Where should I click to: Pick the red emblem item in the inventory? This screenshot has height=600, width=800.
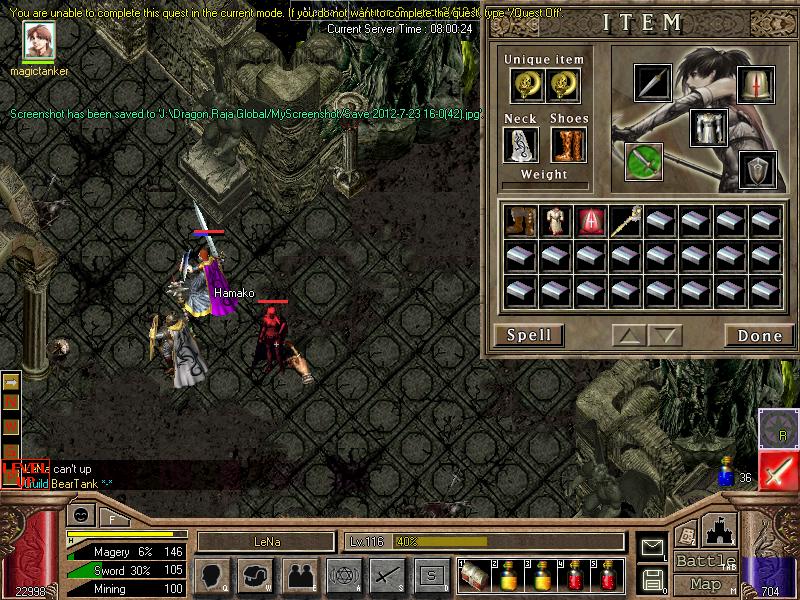[589, 221]
